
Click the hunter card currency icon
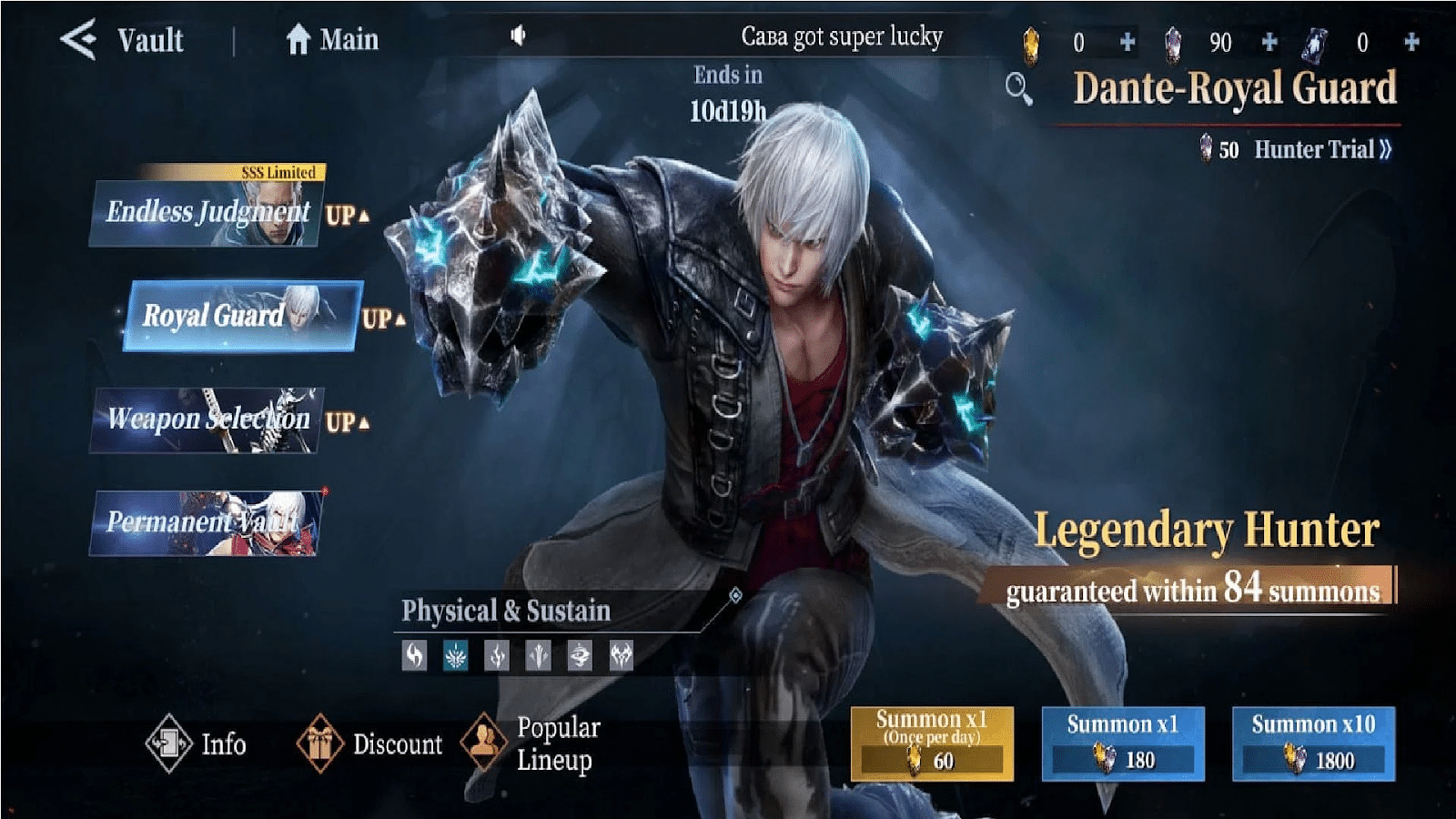[x=1316, y=40]
